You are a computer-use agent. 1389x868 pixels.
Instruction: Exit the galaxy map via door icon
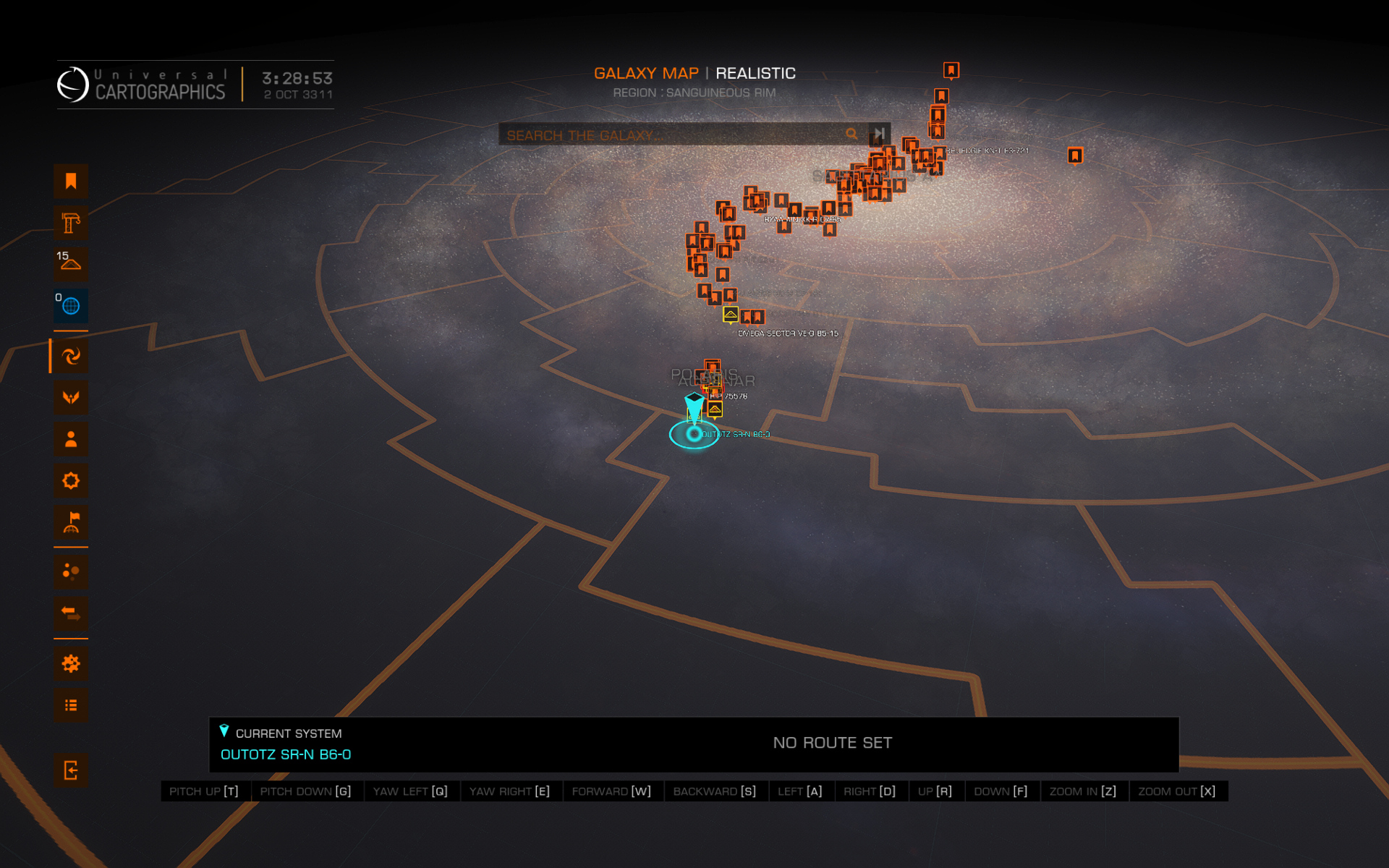[71, 770]
